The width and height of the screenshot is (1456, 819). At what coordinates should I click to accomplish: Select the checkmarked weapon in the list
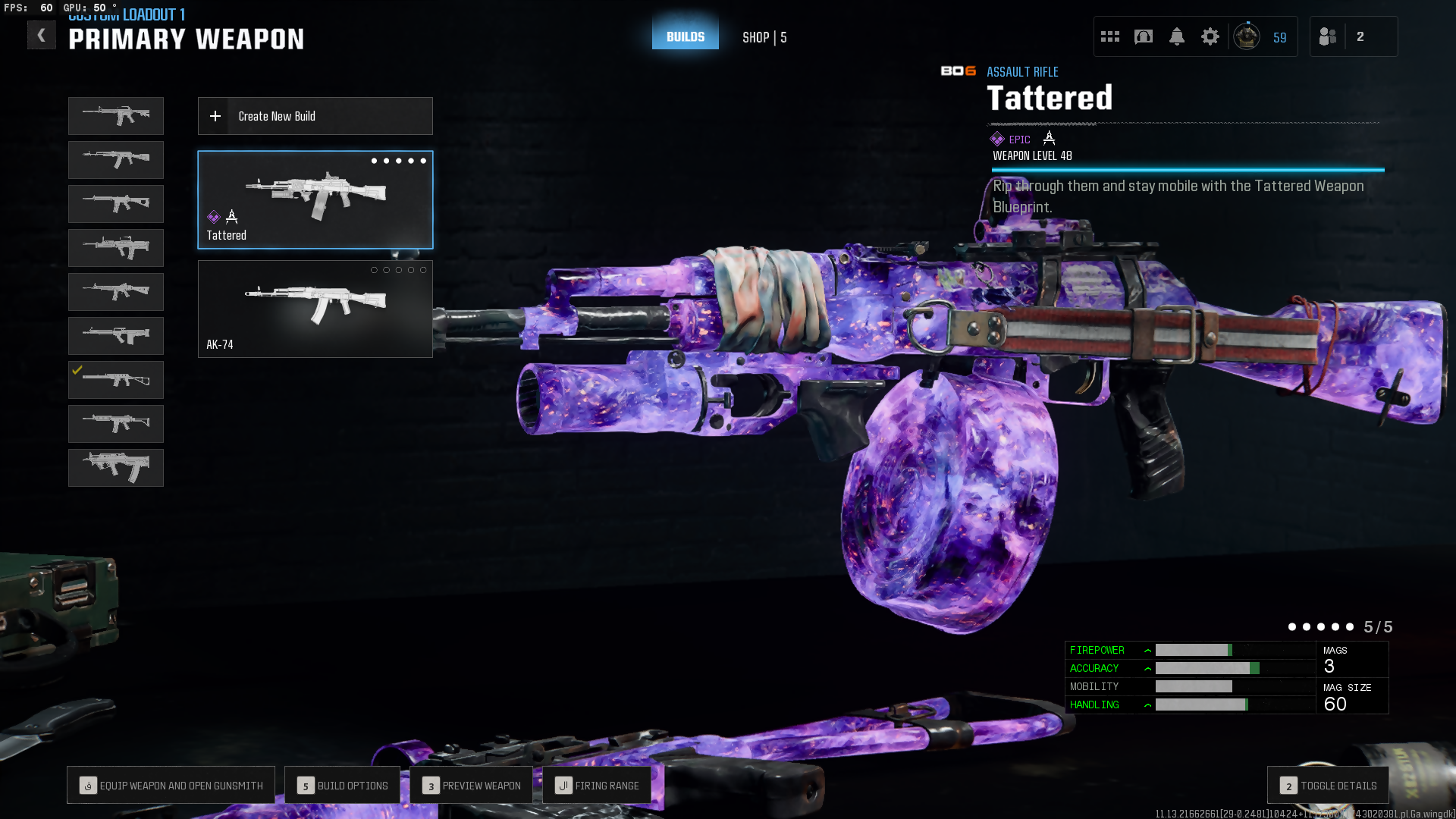coord(116,380)
